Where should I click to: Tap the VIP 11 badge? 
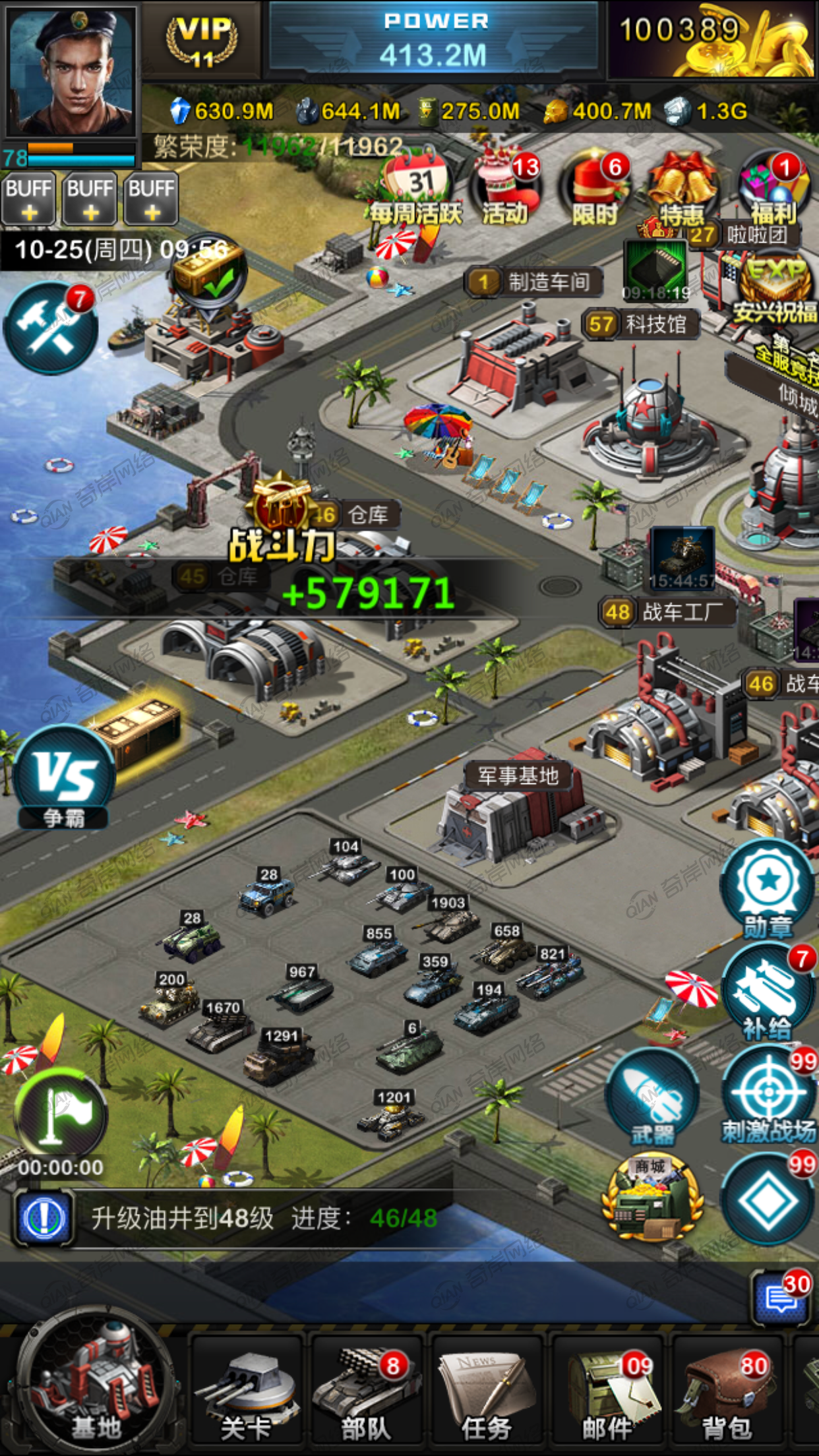201,41
